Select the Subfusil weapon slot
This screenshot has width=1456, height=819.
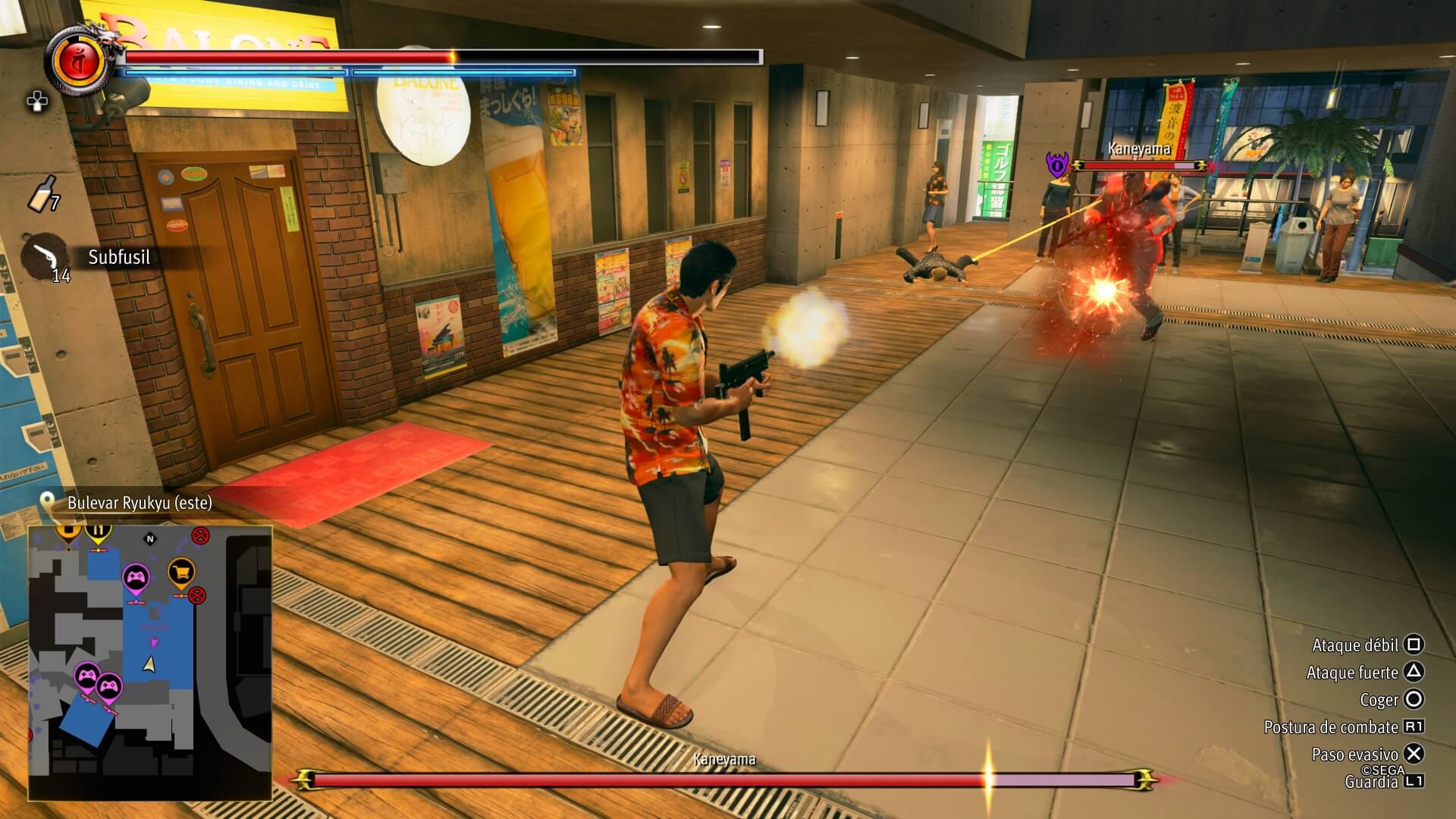[x=45, y=258]
